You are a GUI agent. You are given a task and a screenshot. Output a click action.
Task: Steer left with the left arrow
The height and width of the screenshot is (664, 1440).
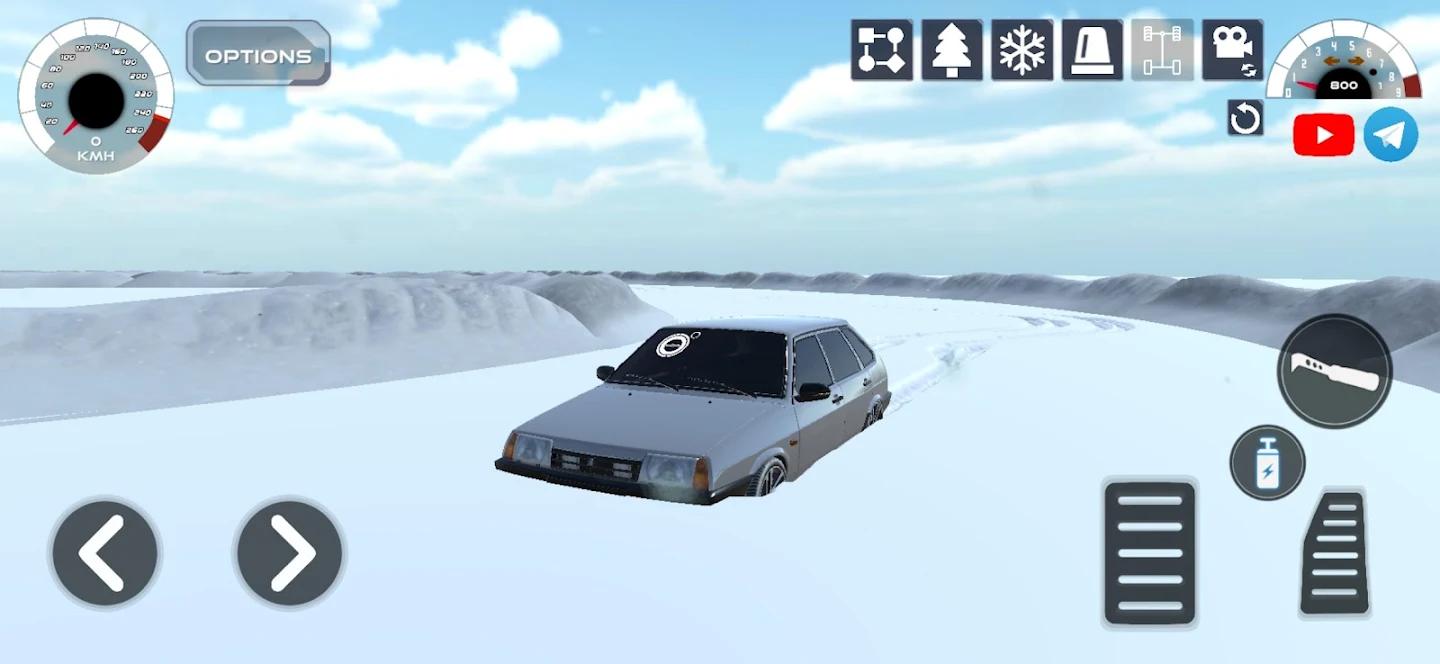point(104,552)
